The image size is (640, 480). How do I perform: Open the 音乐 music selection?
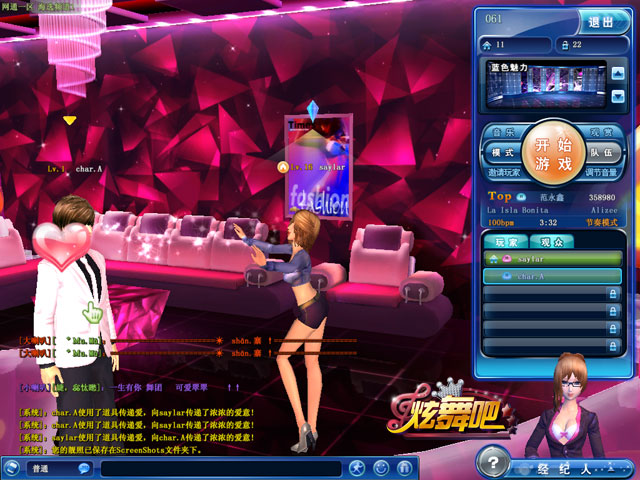pos(503,132)
